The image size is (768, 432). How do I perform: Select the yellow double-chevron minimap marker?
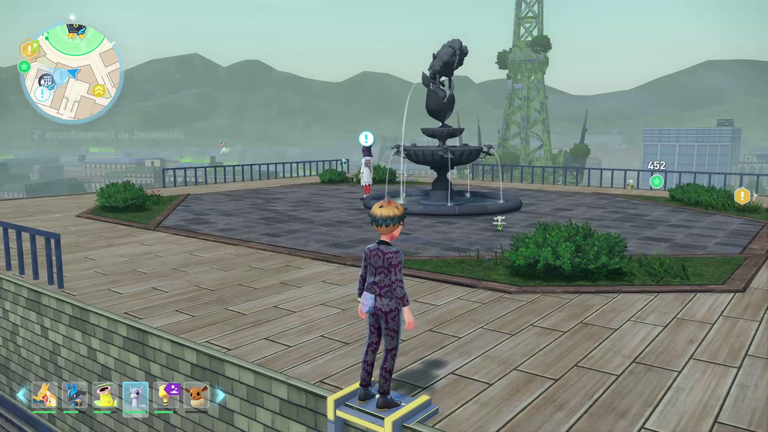tap(99, 90)
